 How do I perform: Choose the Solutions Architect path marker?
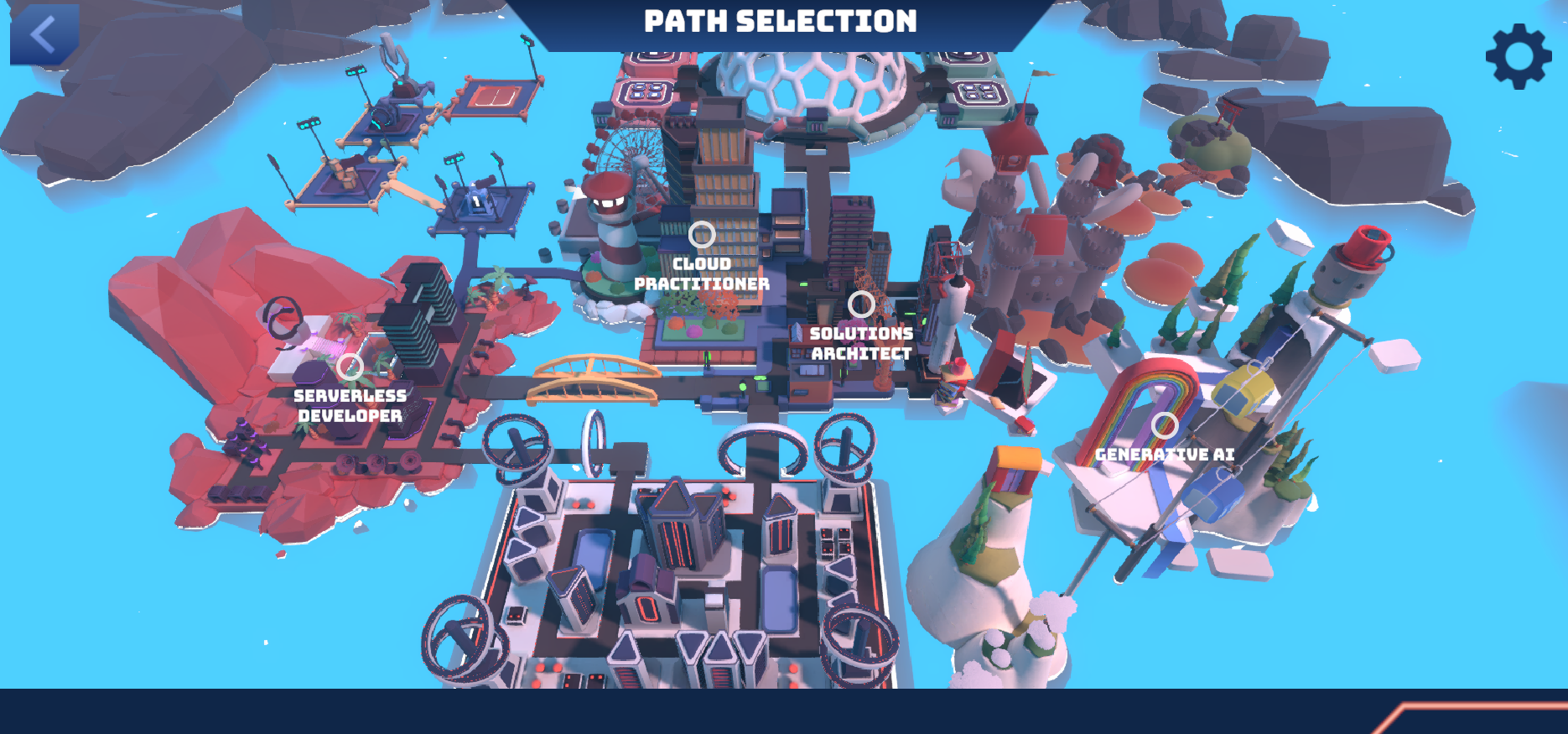click(861, 305)
